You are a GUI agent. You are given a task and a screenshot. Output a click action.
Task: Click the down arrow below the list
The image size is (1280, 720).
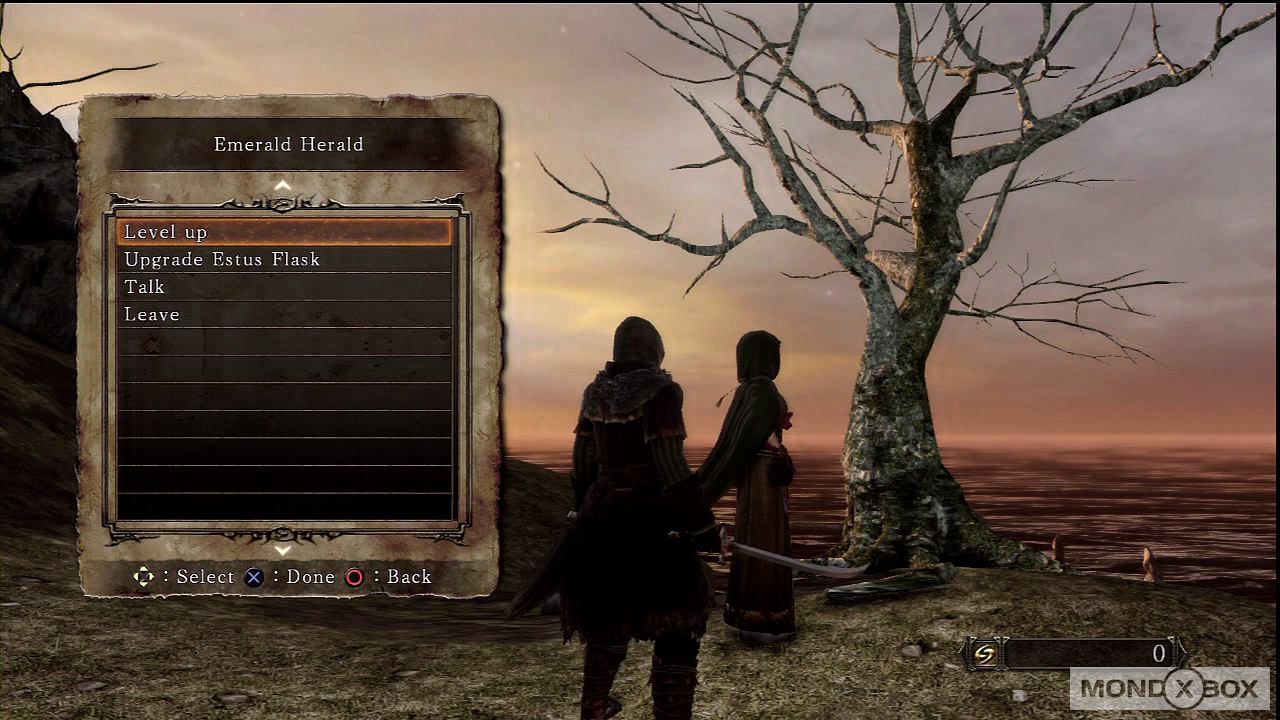pyautogui.click(x=283, y=550)
